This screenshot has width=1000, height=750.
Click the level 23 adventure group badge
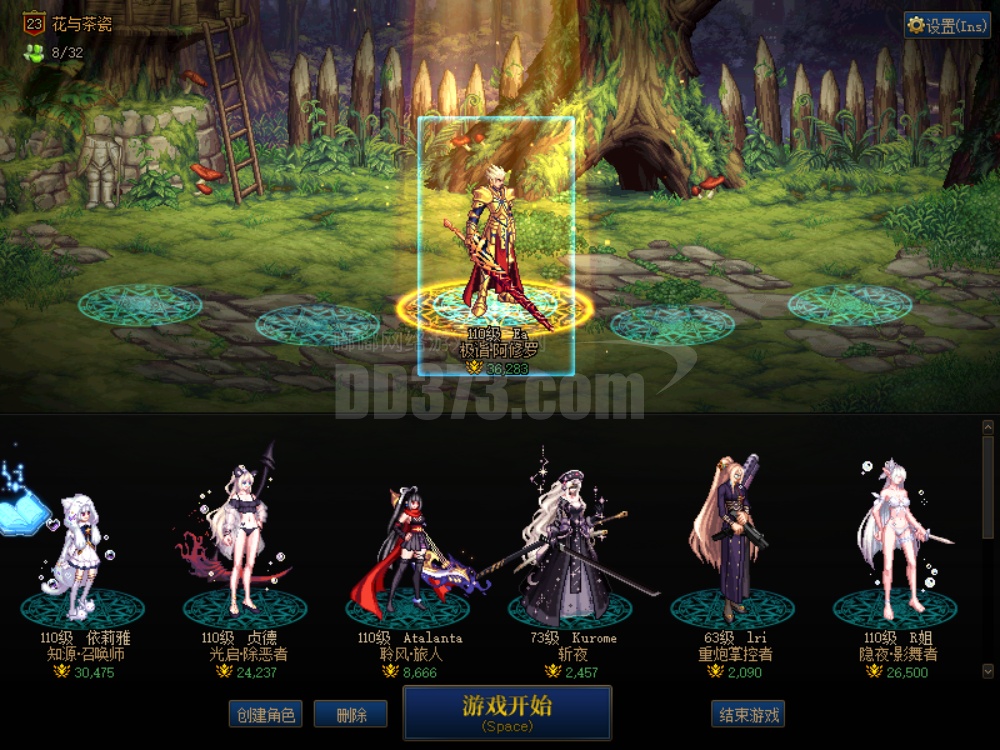(x=33, y=24)
